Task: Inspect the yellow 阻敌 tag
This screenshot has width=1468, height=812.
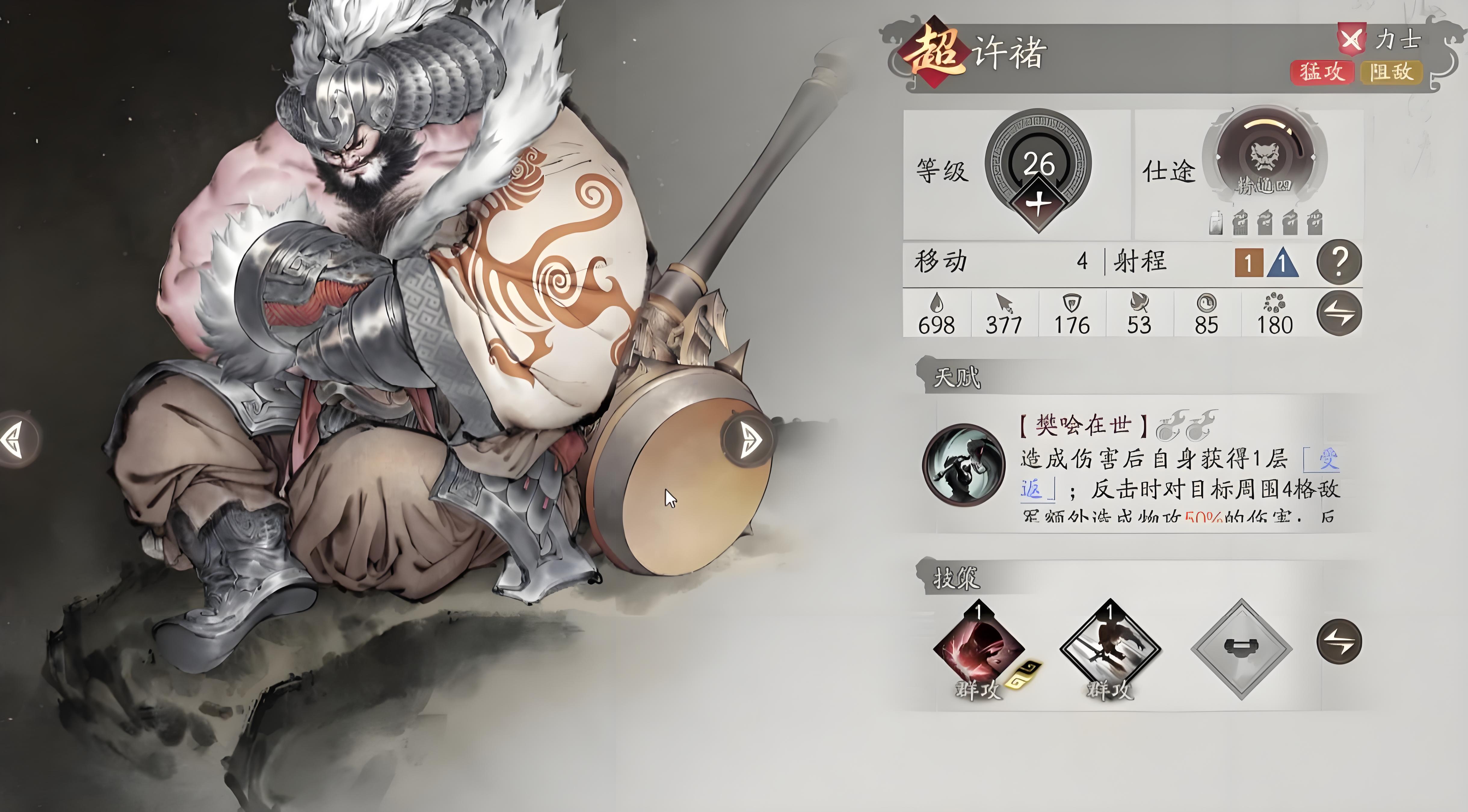Action: point(1391,72)
